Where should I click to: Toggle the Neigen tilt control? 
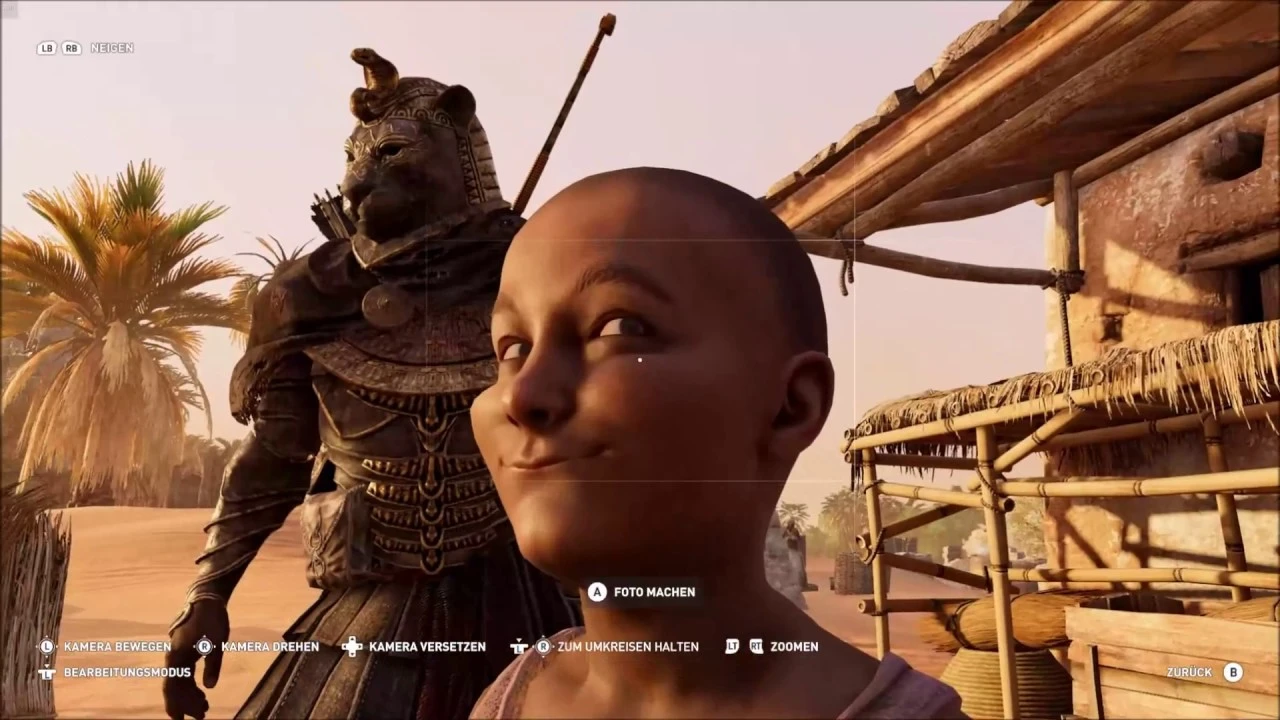coord(112,48)
